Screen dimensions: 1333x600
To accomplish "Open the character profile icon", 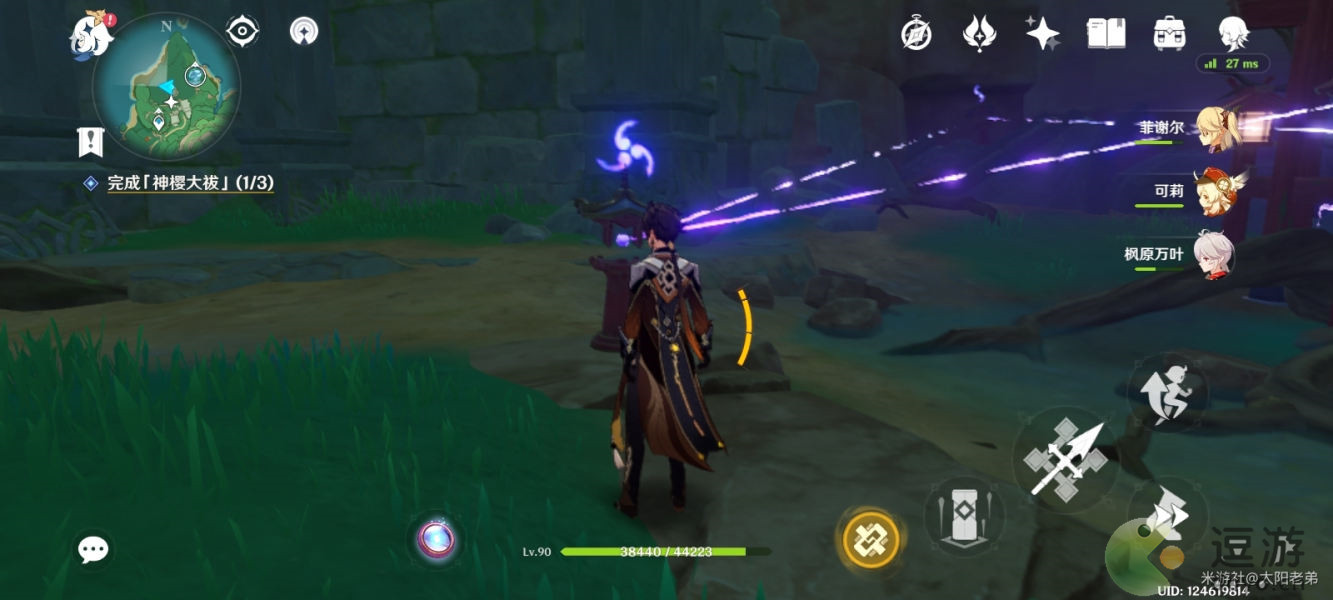I will point(1233,31).
